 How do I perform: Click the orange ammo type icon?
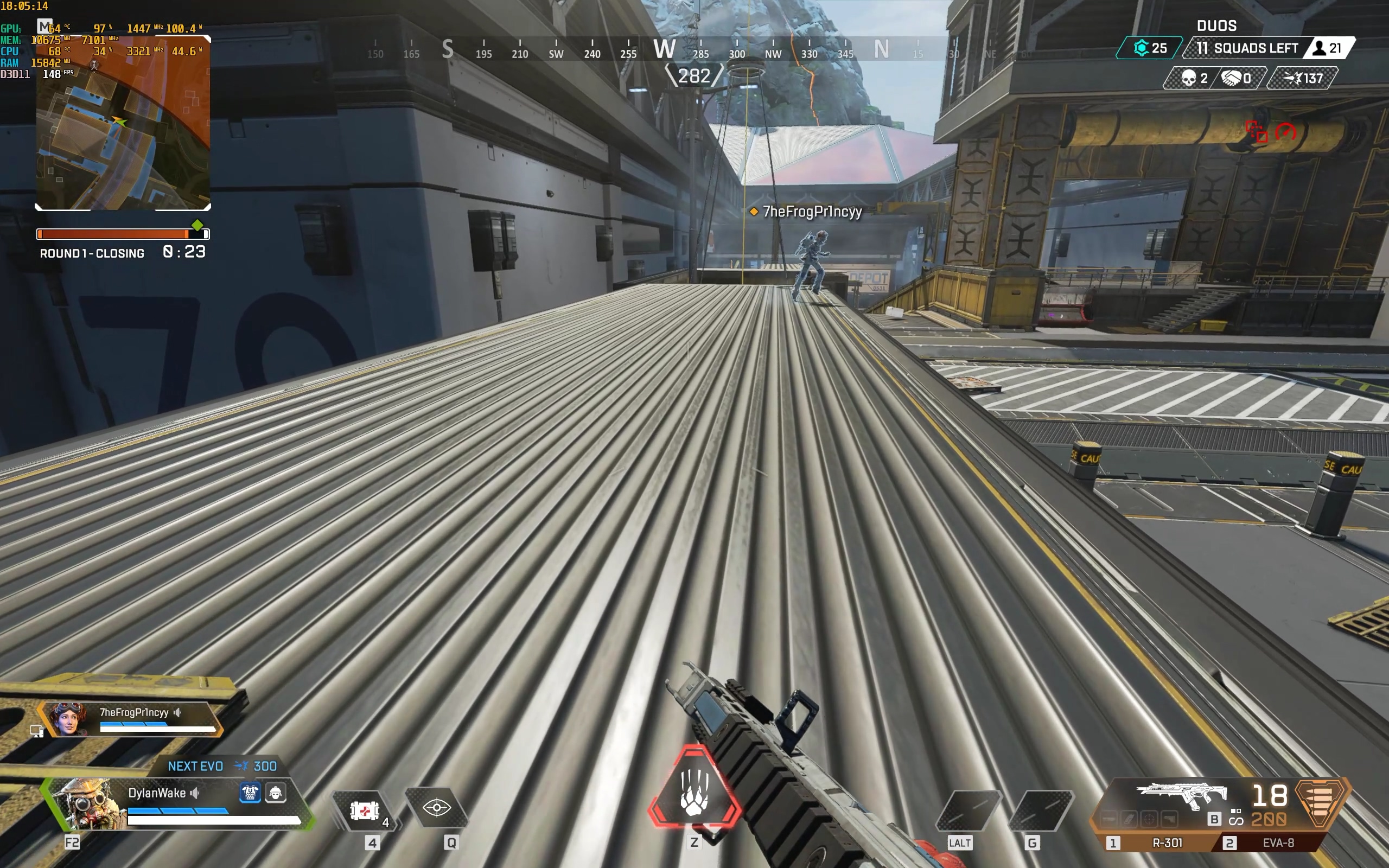tap(1319, 802)
